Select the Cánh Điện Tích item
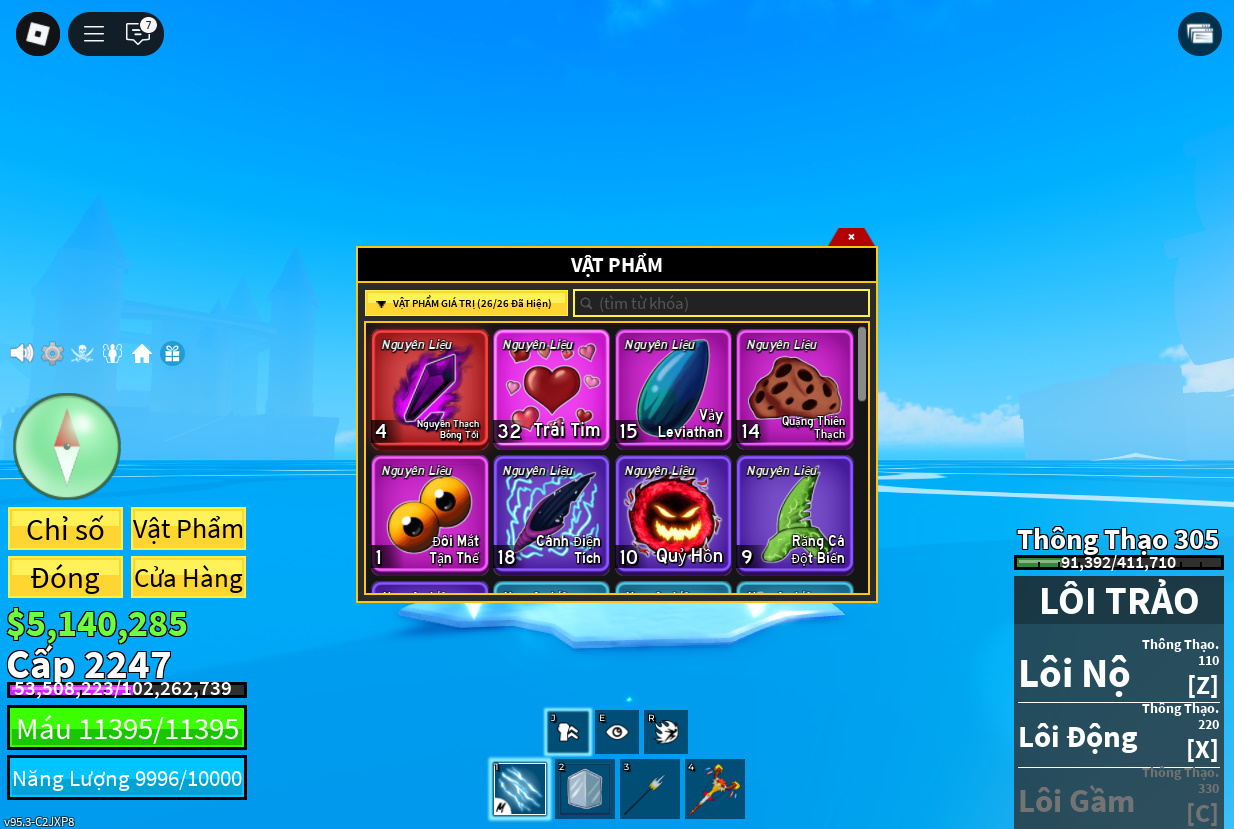 tap(551, 514)
